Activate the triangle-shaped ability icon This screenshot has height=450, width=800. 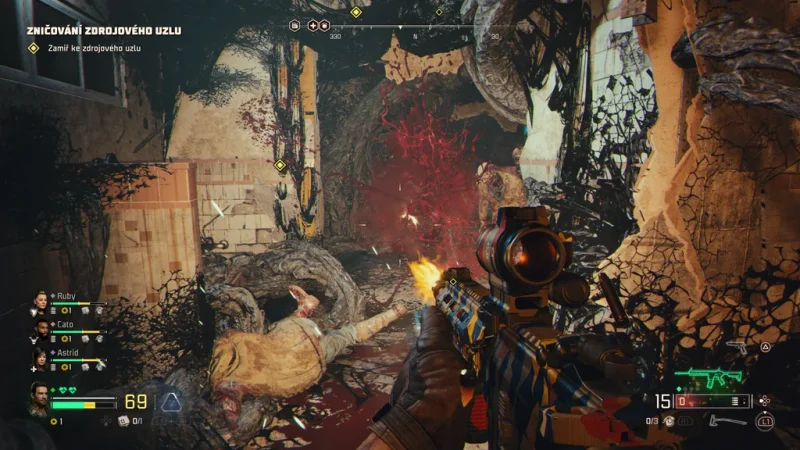(x=172, y=403)
